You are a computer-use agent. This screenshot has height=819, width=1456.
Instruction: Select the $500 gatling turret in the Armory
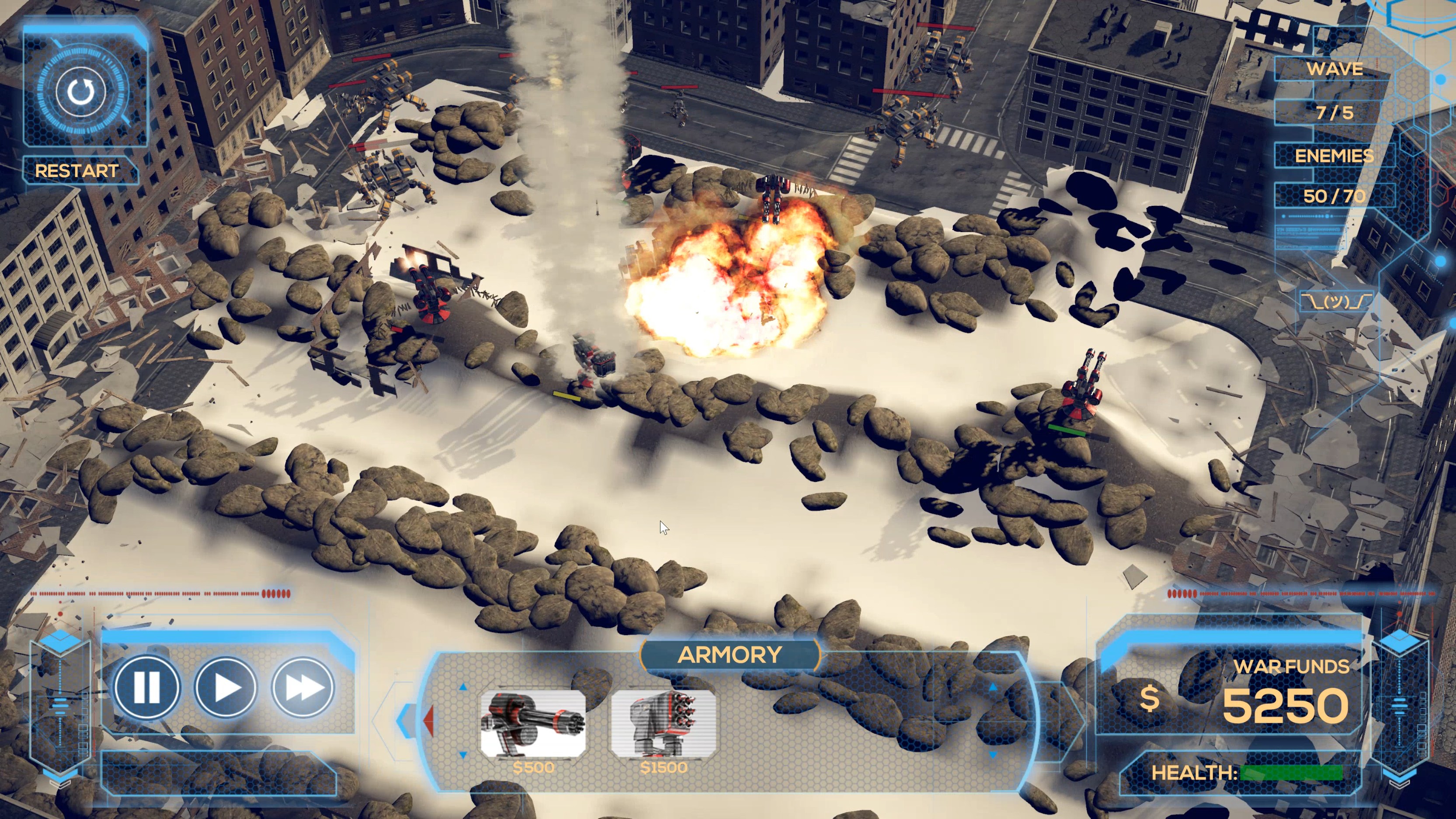point(534,723)
